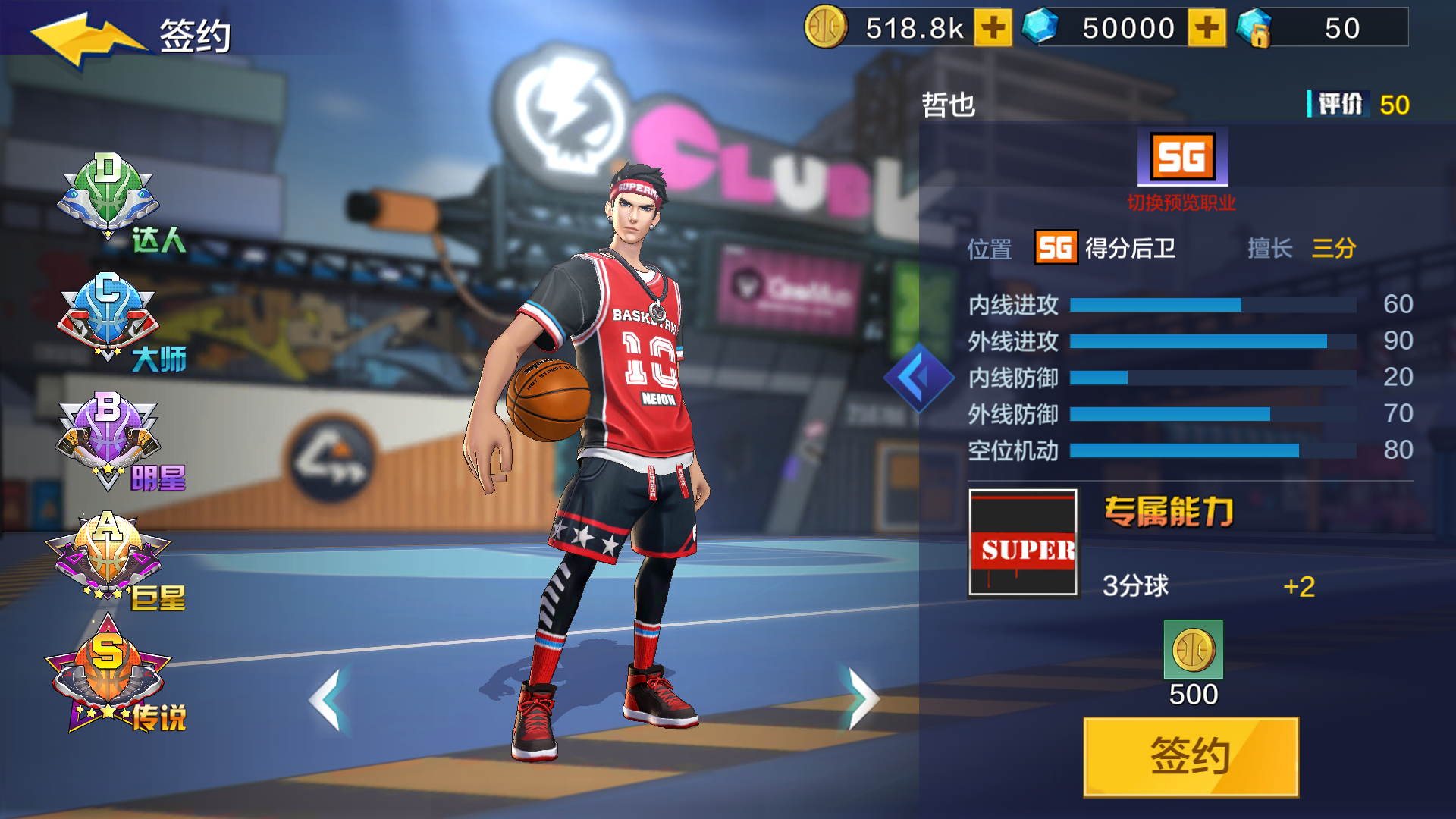
Task: View the SUPER exclusive ability icon
Action: 1023,543
